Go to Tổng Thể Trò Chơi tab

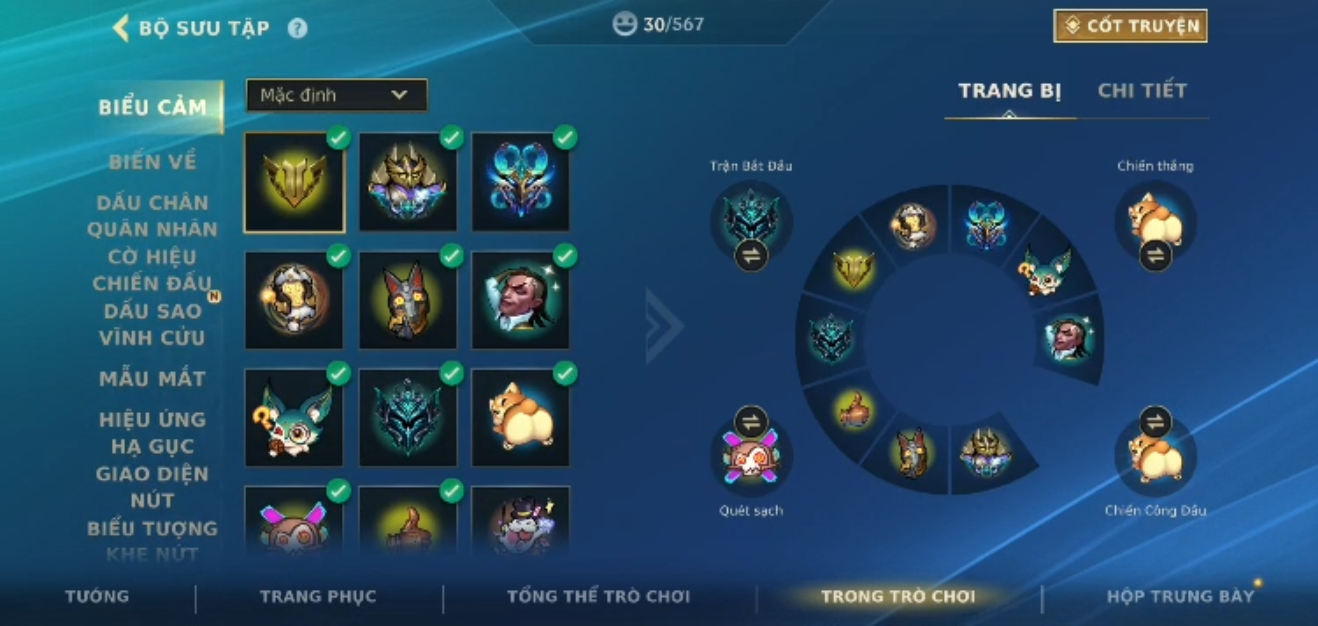tap(598, 596)
